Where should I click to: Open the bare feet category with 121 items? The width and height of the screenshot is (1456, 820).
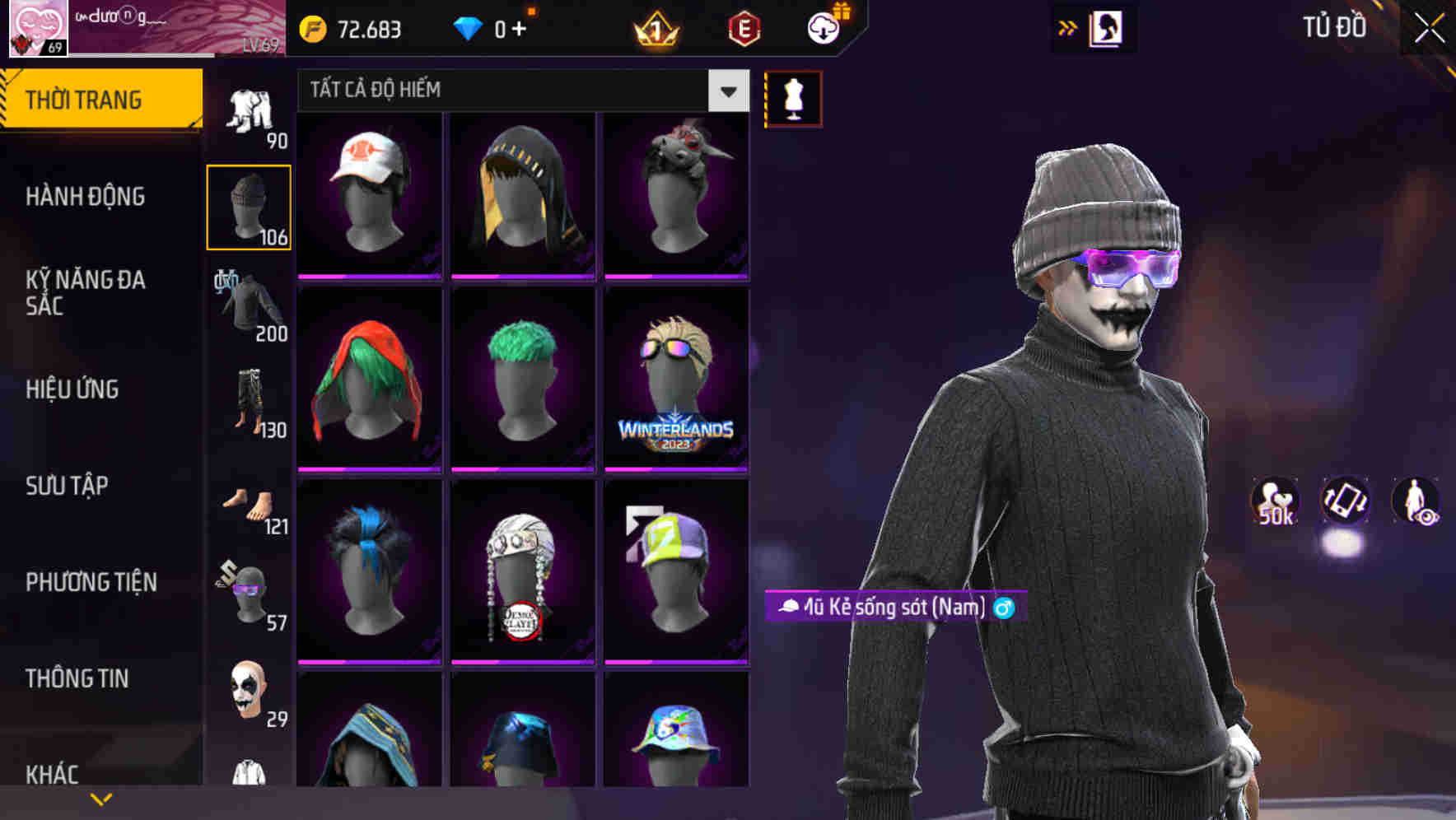click(x=248, y=502)
